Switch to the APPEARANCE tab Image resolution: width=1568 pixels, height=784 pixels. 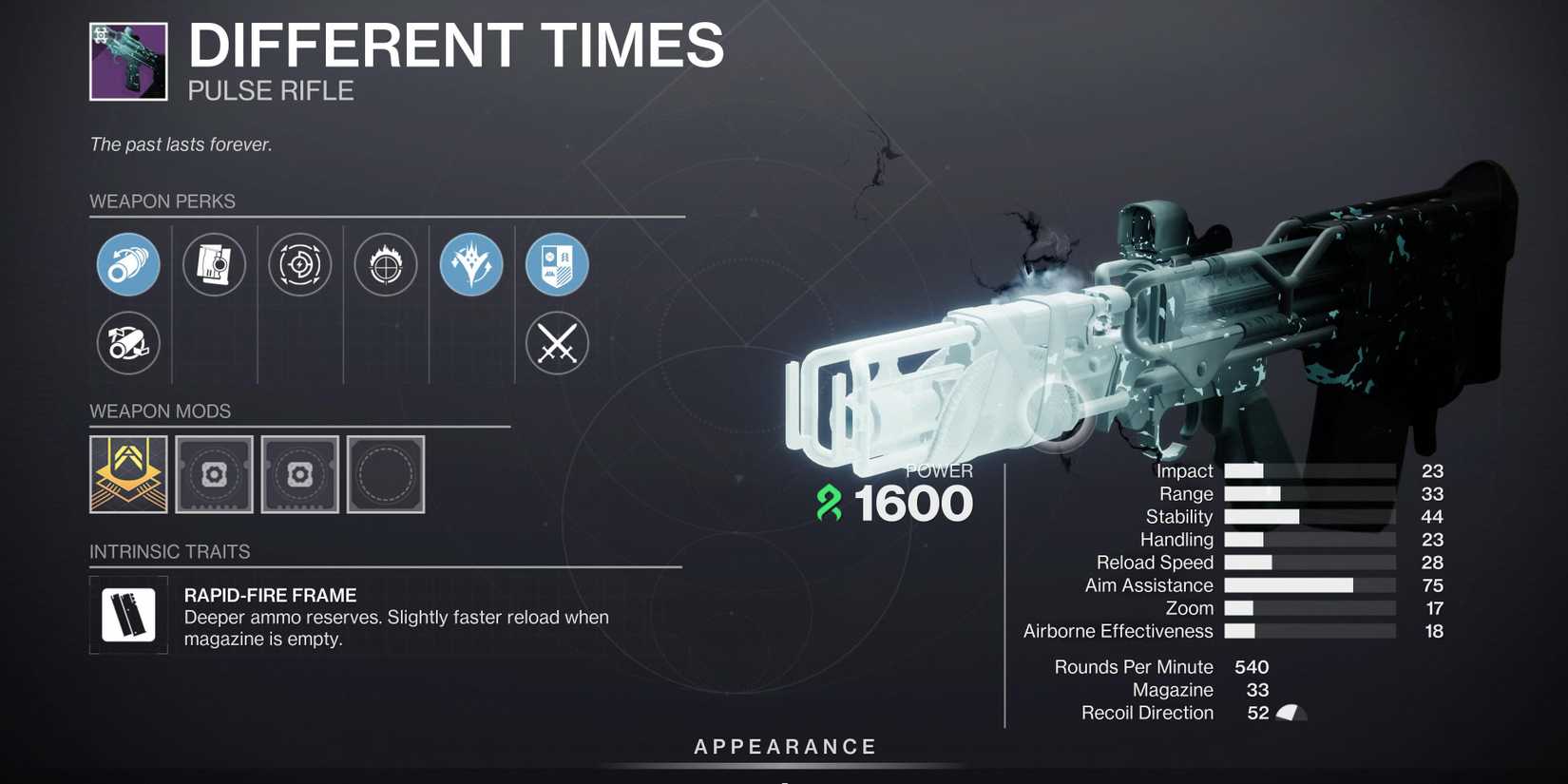click(x=783, y=746)
